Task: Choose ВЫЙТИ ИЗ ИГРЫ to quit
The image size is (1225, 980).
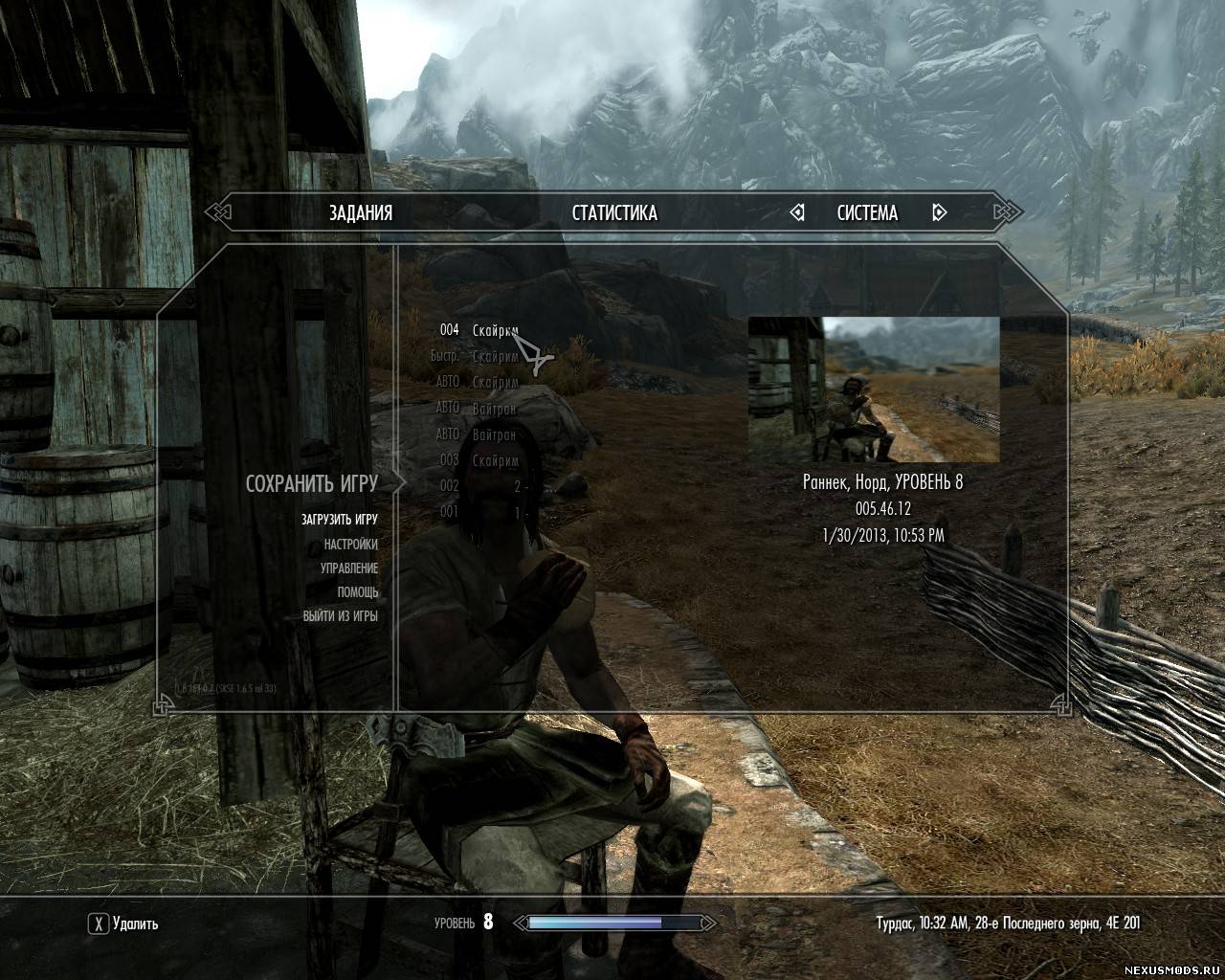Action: [x=341, y=616]
